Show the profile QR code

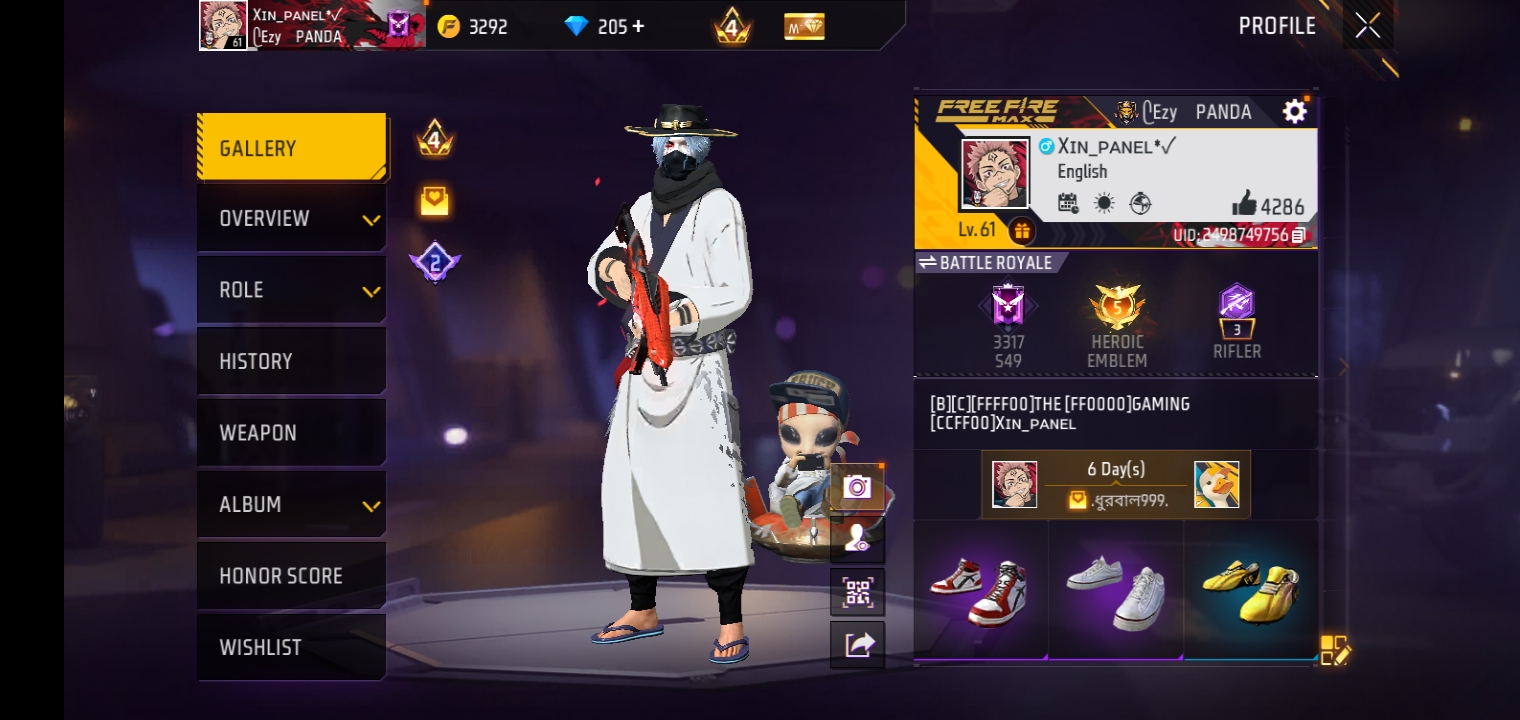click(857, 592)
